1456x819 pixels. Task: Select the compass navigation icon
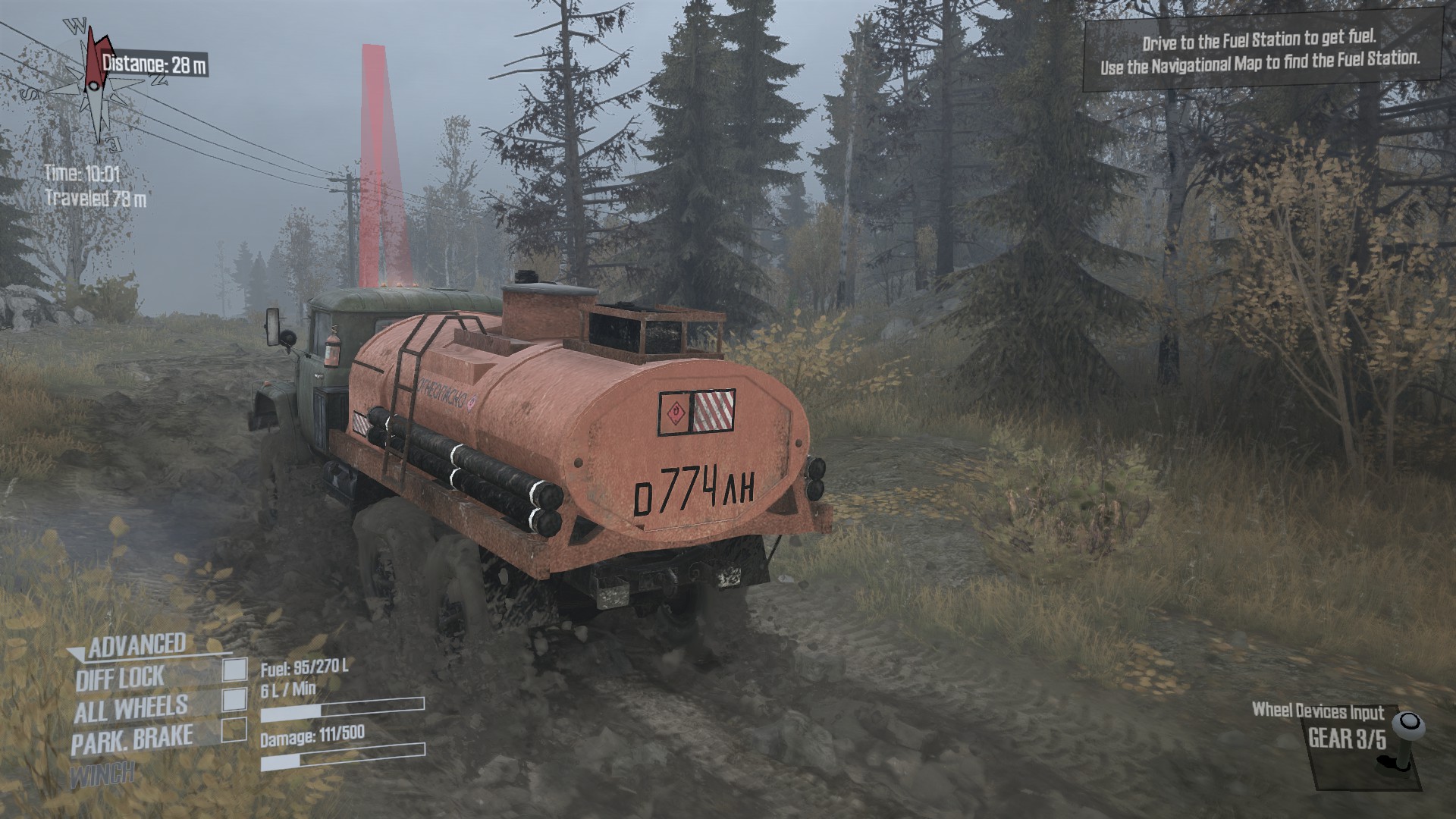coord(93,85)
